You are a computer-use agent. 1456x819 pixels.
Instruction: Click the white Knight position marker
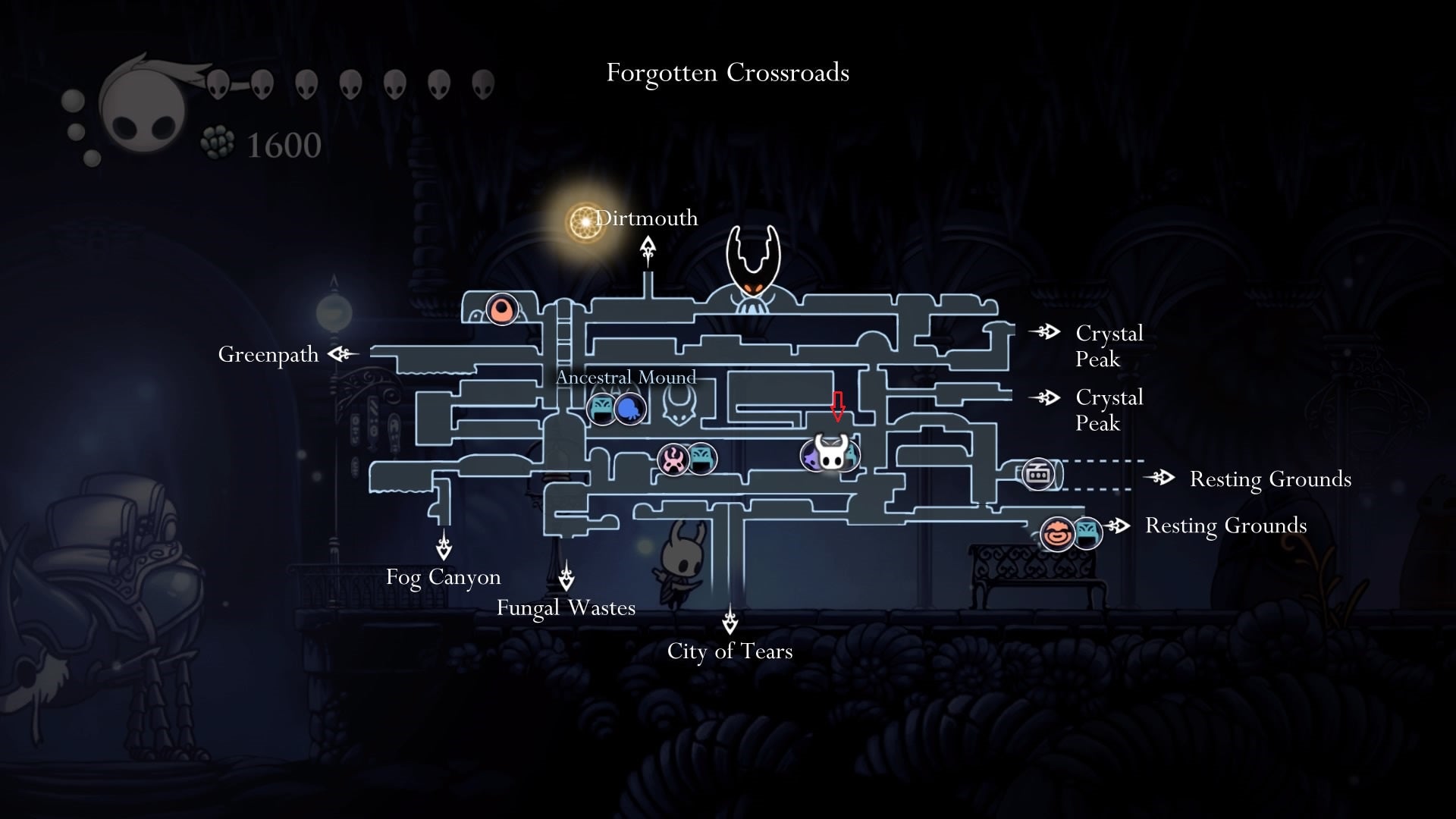point(831,453)
